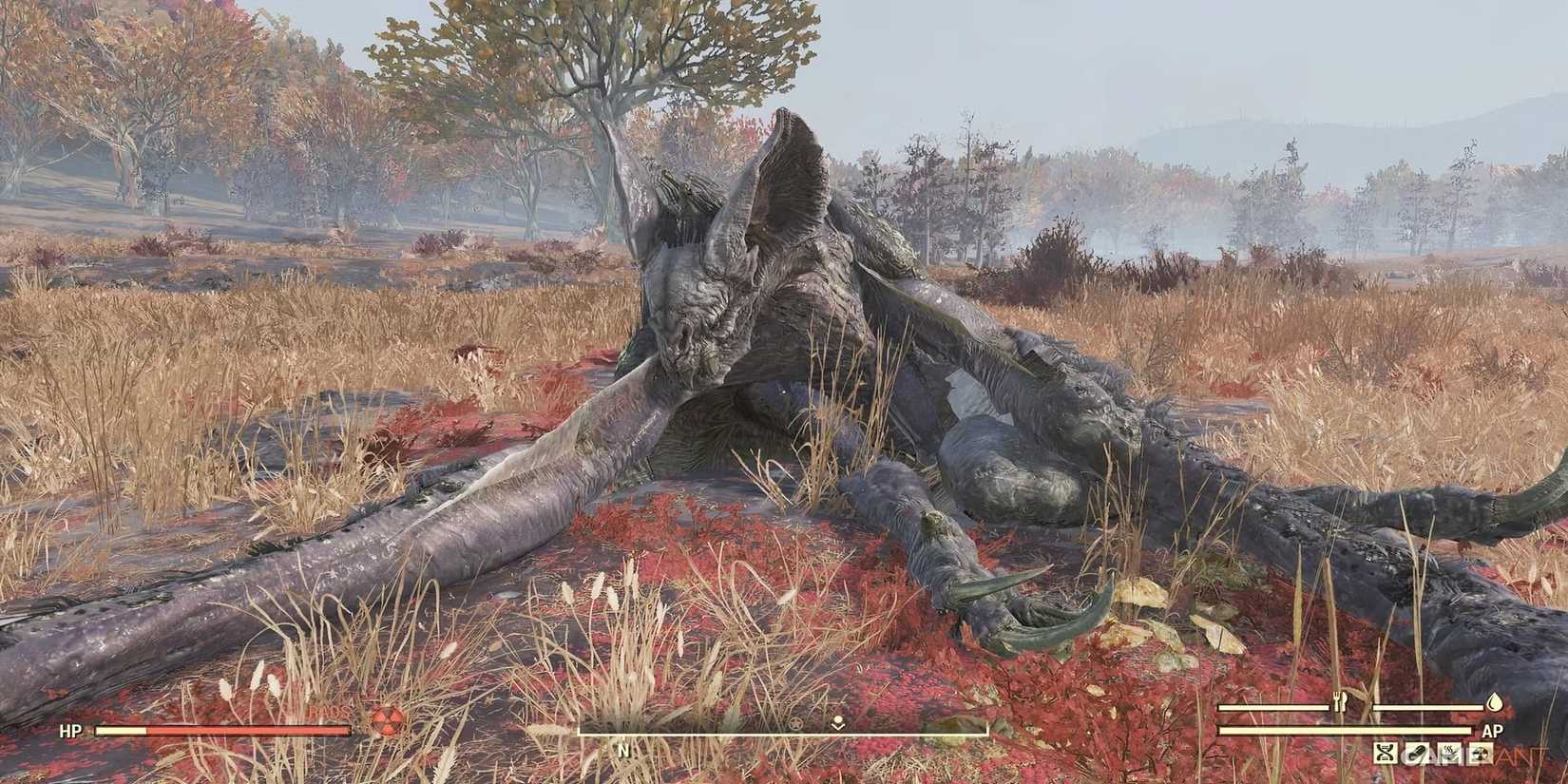Screen dimensions: 1568x784
Task: Click the disease status effect icon
Action: (1449, 753)
